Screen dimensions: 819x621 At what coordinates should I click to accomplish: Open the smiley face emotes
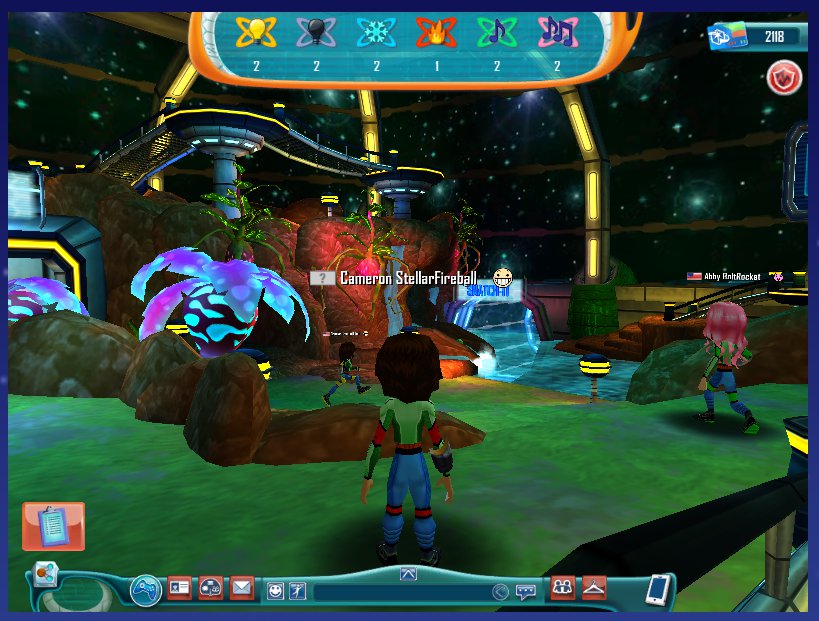point(275,591)
